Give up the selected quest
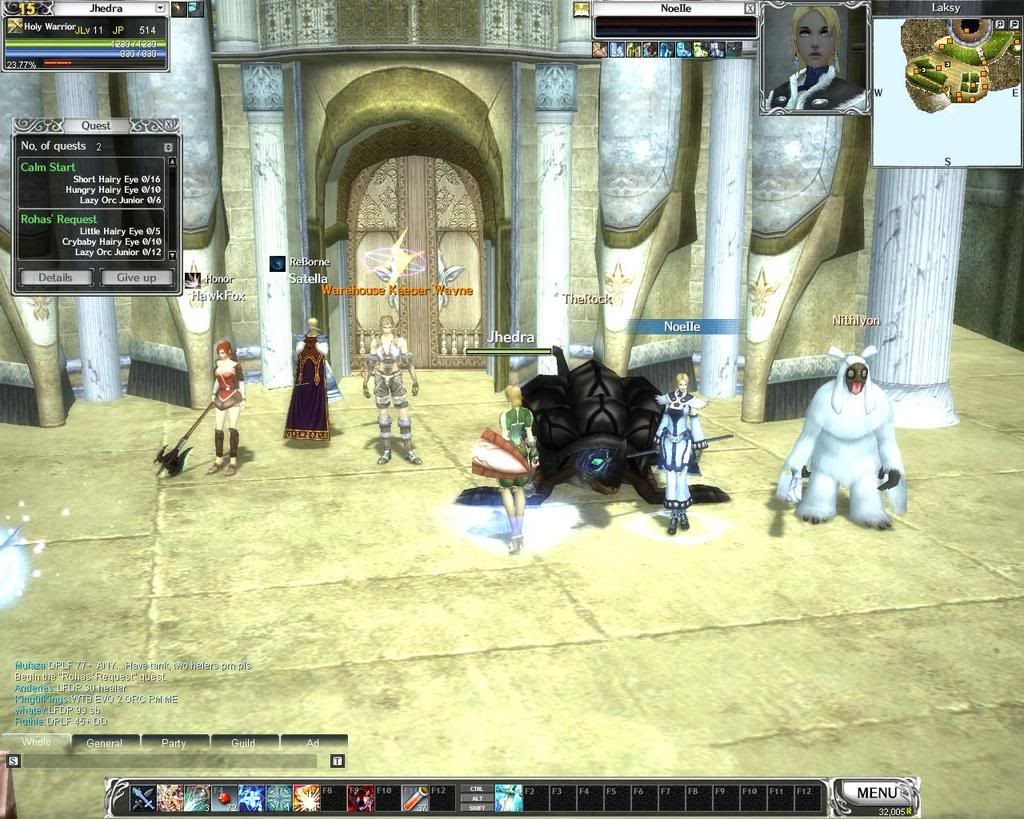Viewport: 1024px width, 819px height. (136, 278)
